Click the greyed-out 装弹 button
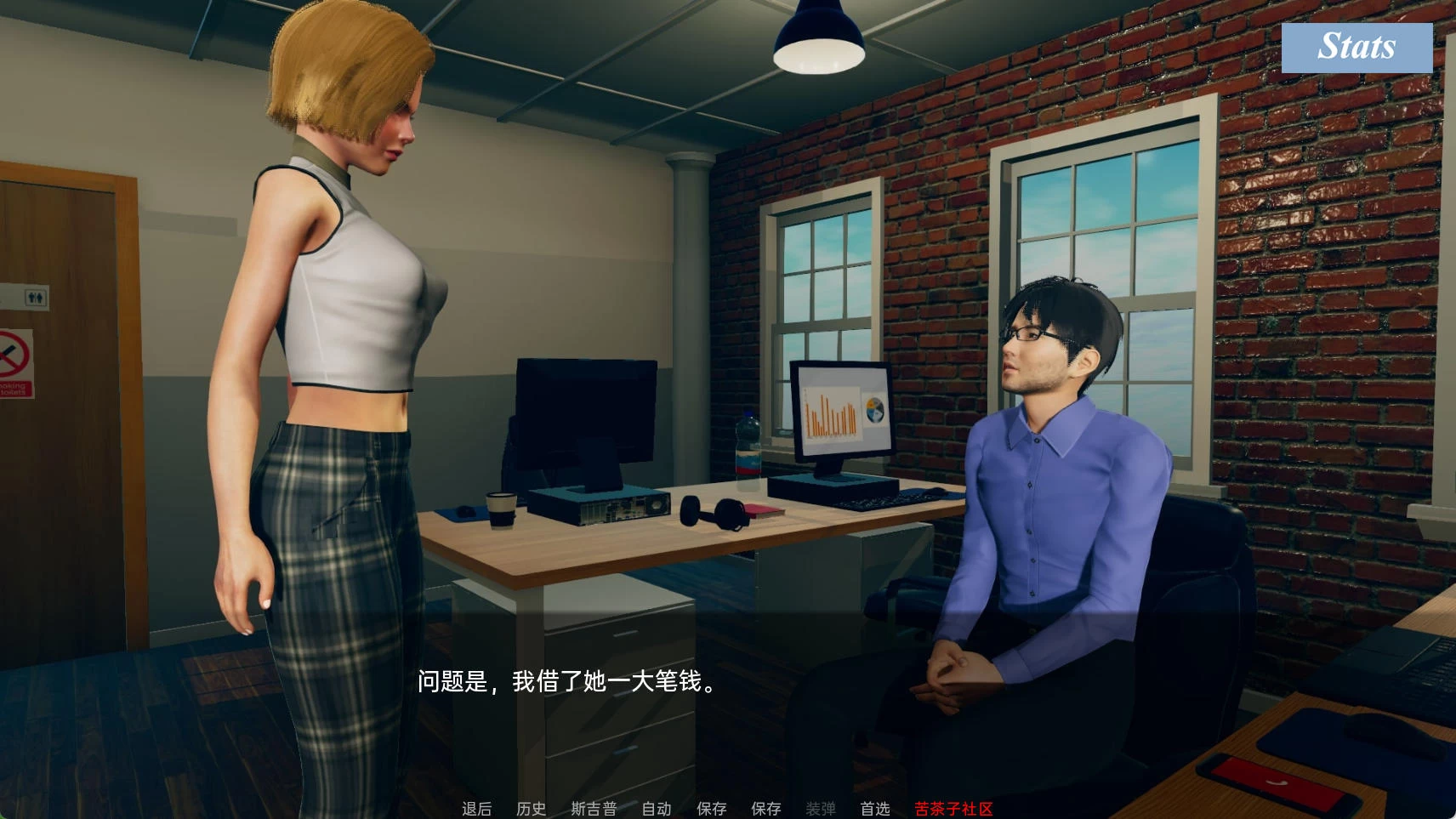Viewport: 1456px width, 819px height. [x=821, y=808]
